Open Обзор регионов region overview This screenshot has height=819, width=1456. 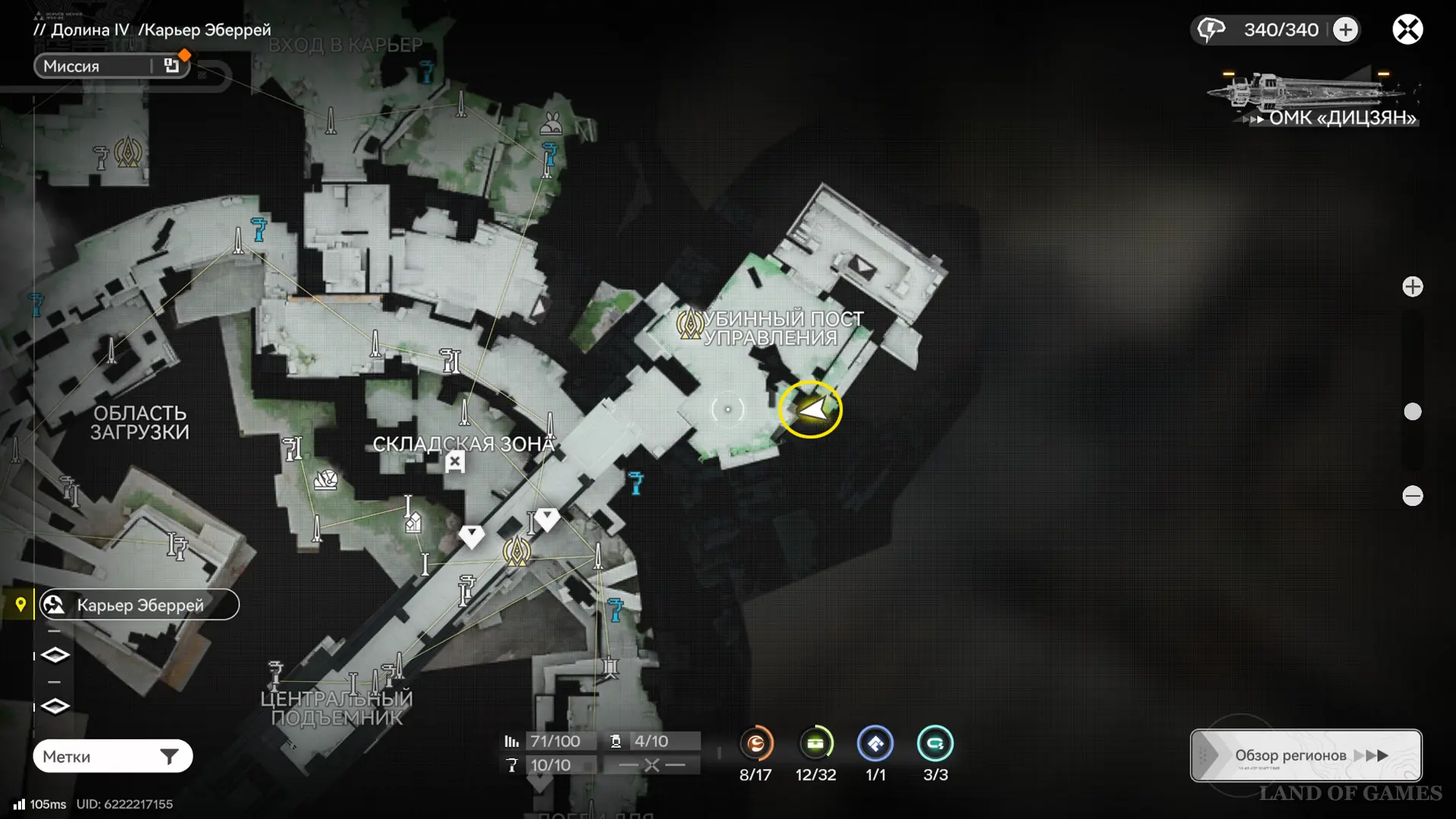coord(1306,755)
